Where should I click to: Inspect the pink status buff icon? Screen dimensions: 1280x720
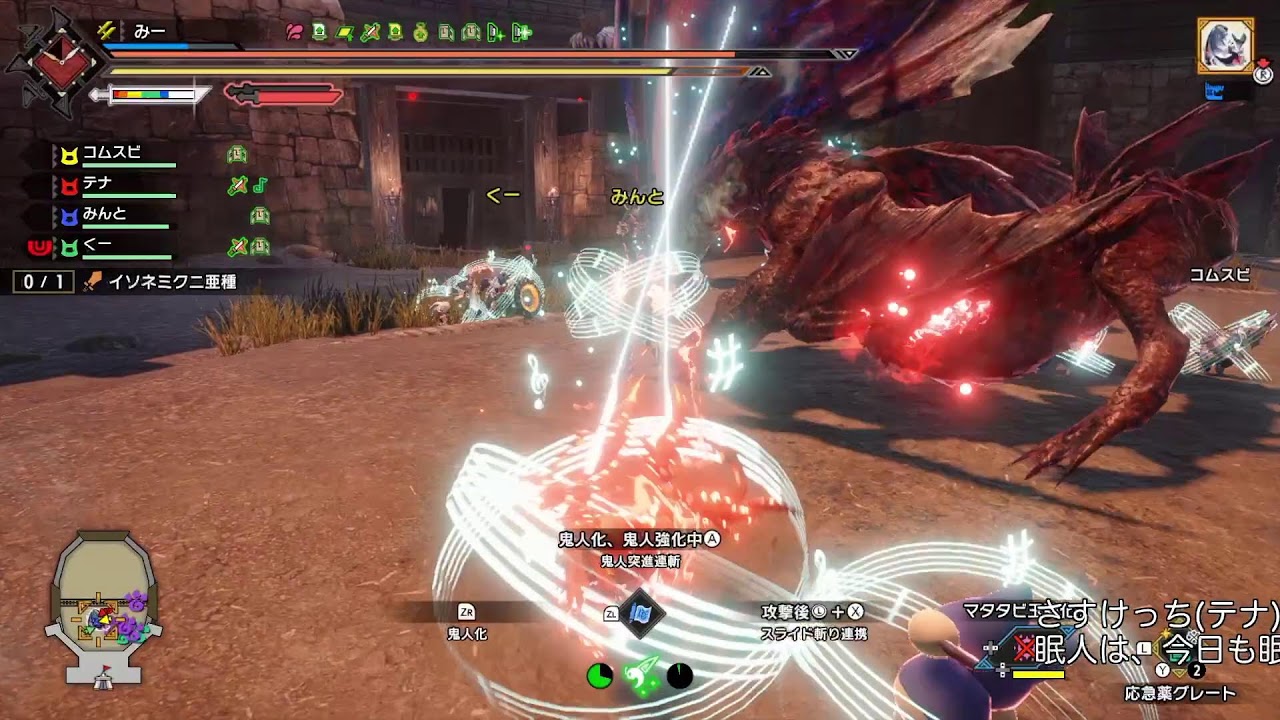click(294, 32)
